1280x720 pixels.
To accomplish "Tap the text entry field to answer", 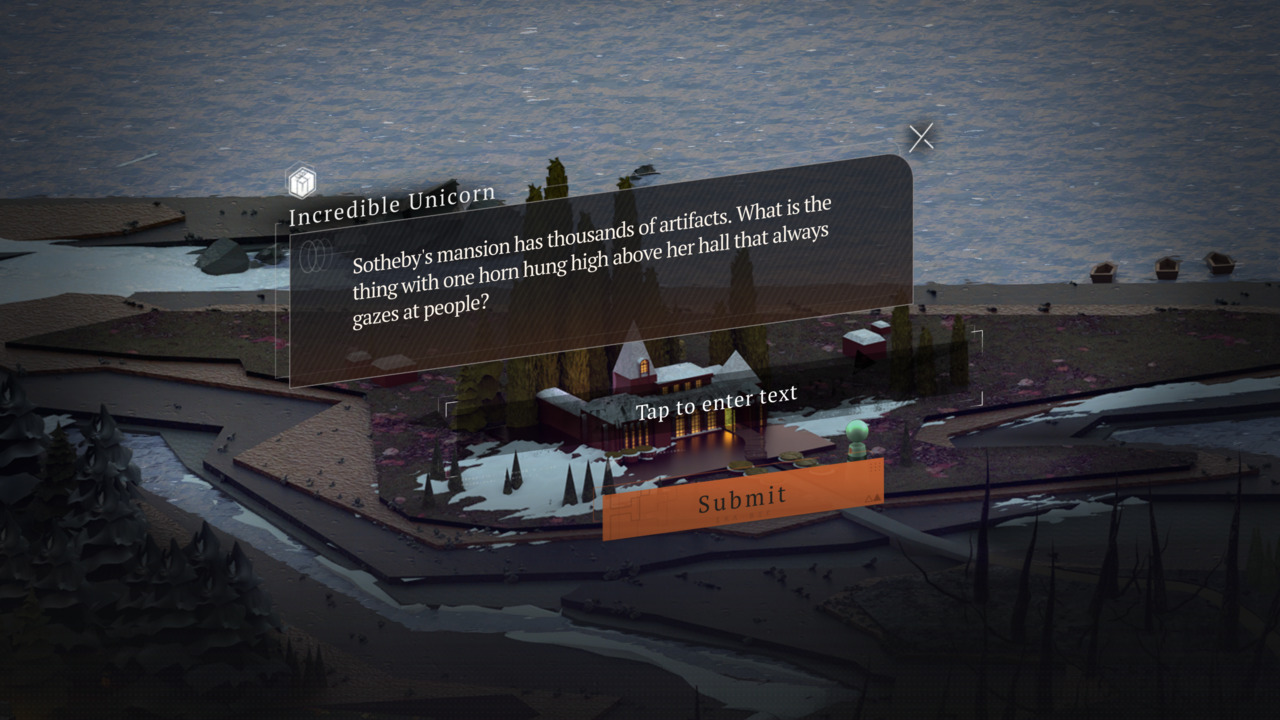I will click(x=716, y=402).
